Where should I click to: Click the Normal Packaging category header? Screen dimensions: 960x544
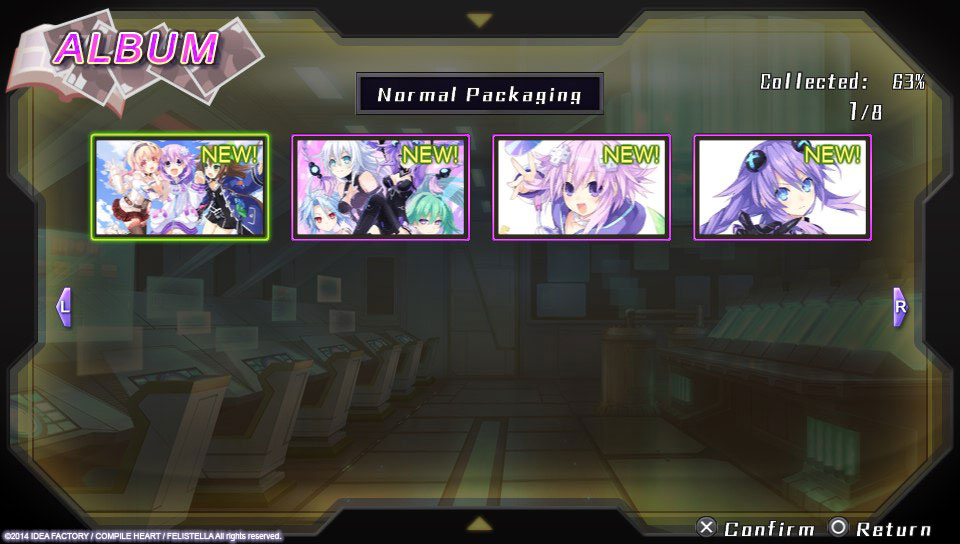coord(479,95)
